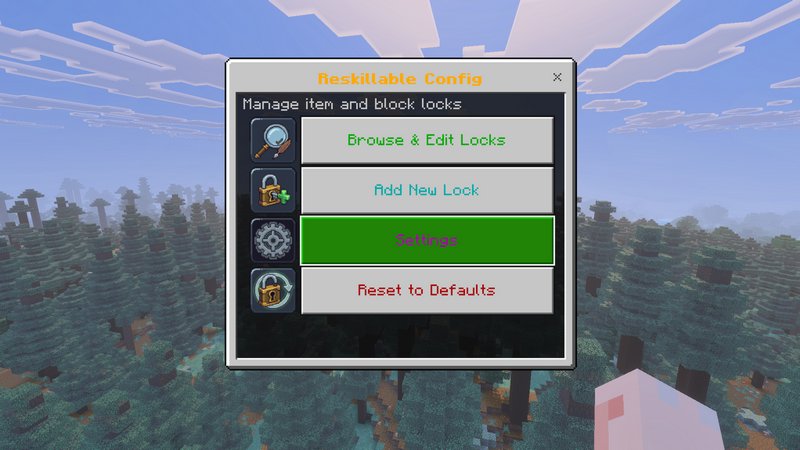Choose the Add New Lock button
Image resolution: width=800 pixels, height=450 pixels.
click(426, 190)
